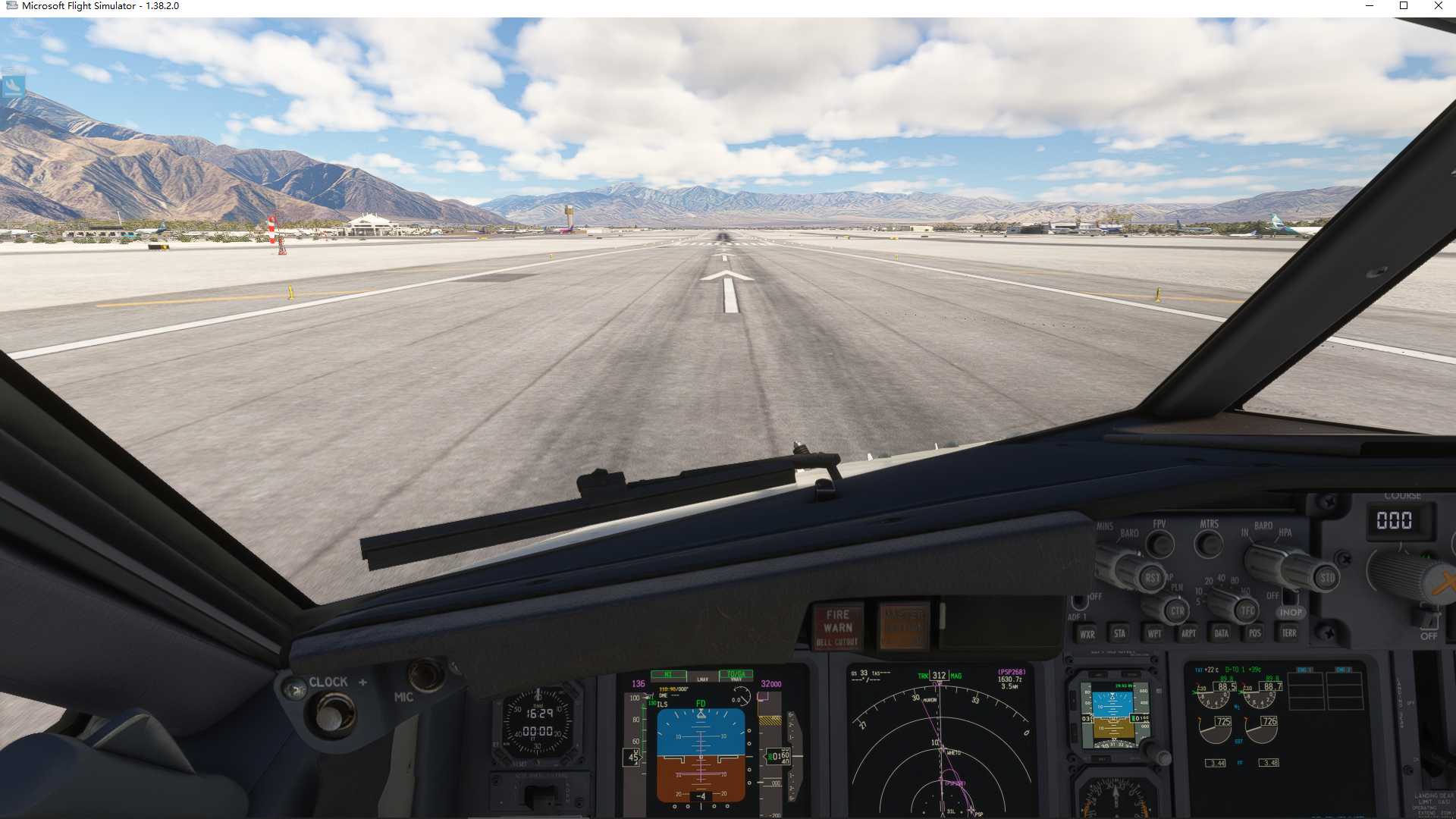Turn on the DATA map button

coord(1221,632)
